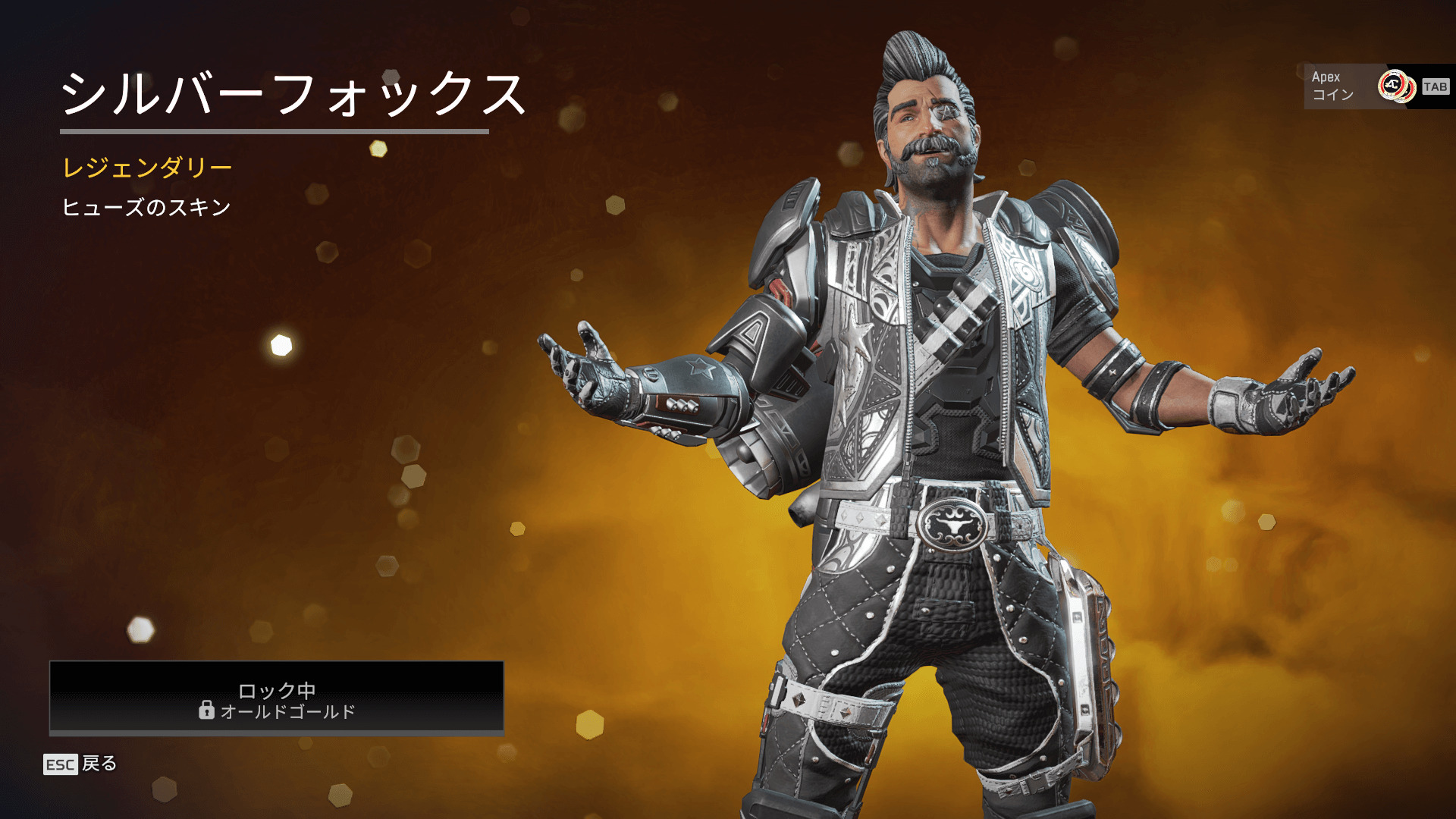Viewport: 1456px width, 819px height.
Task: Click the locked Old Gold unlock button
Action: coord(277,698)
